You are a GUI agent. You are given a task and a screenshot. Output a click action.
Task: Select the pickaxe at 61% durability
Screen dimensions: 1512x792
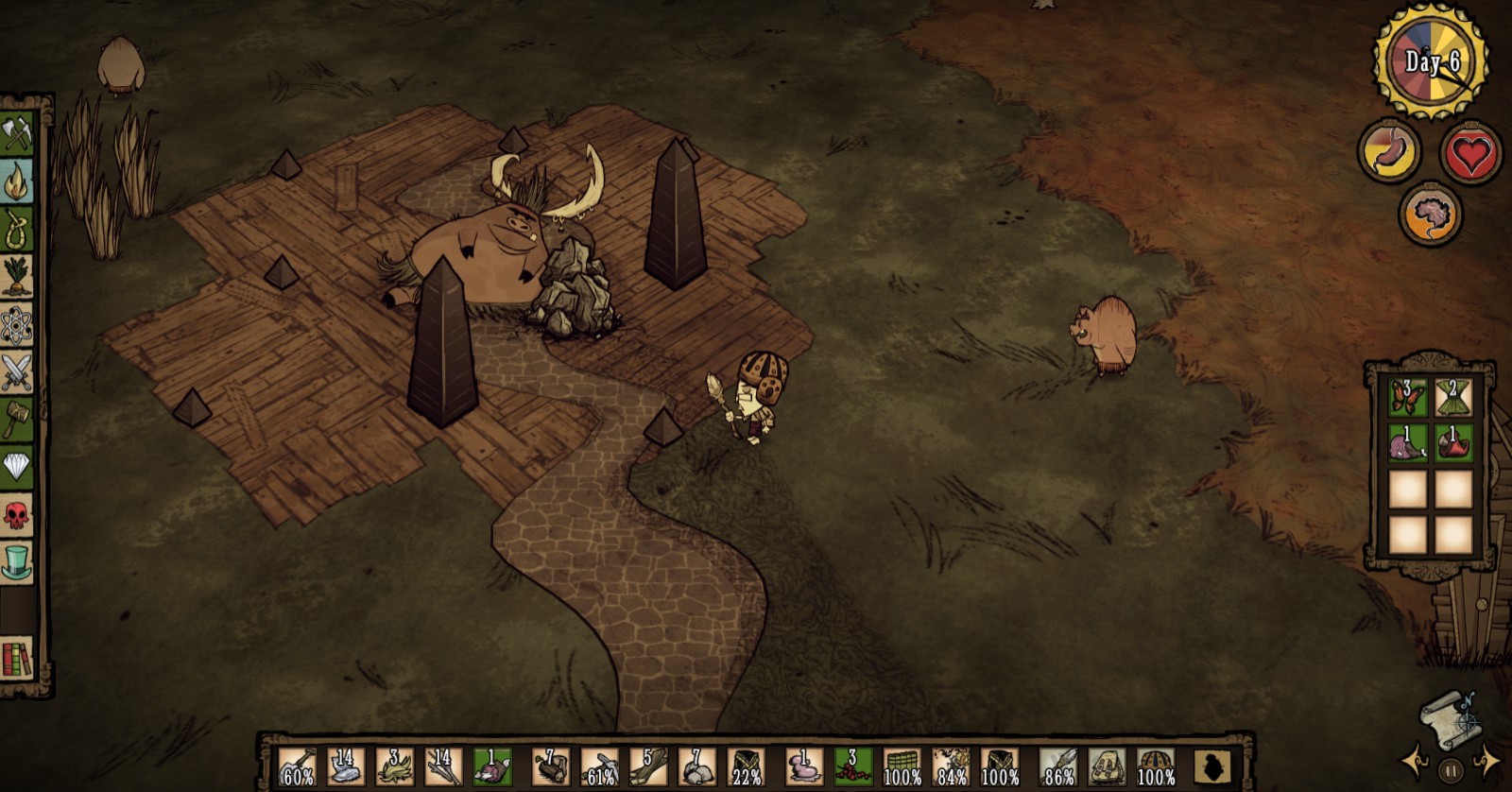[x=599, y=766]
